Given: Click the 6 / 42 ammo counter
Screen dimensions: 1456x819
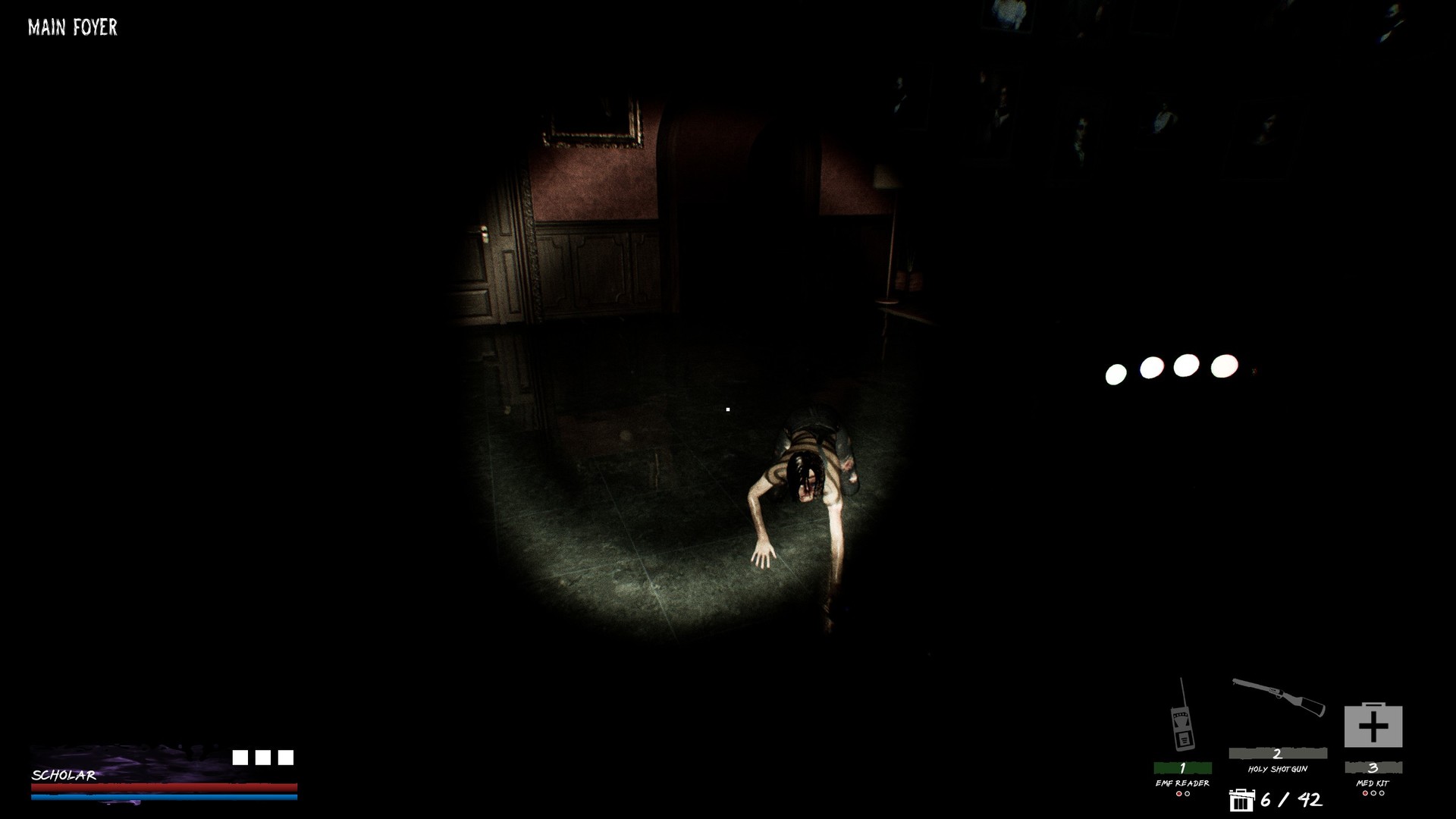Looking at the screenshot, I should point(1291,799).
